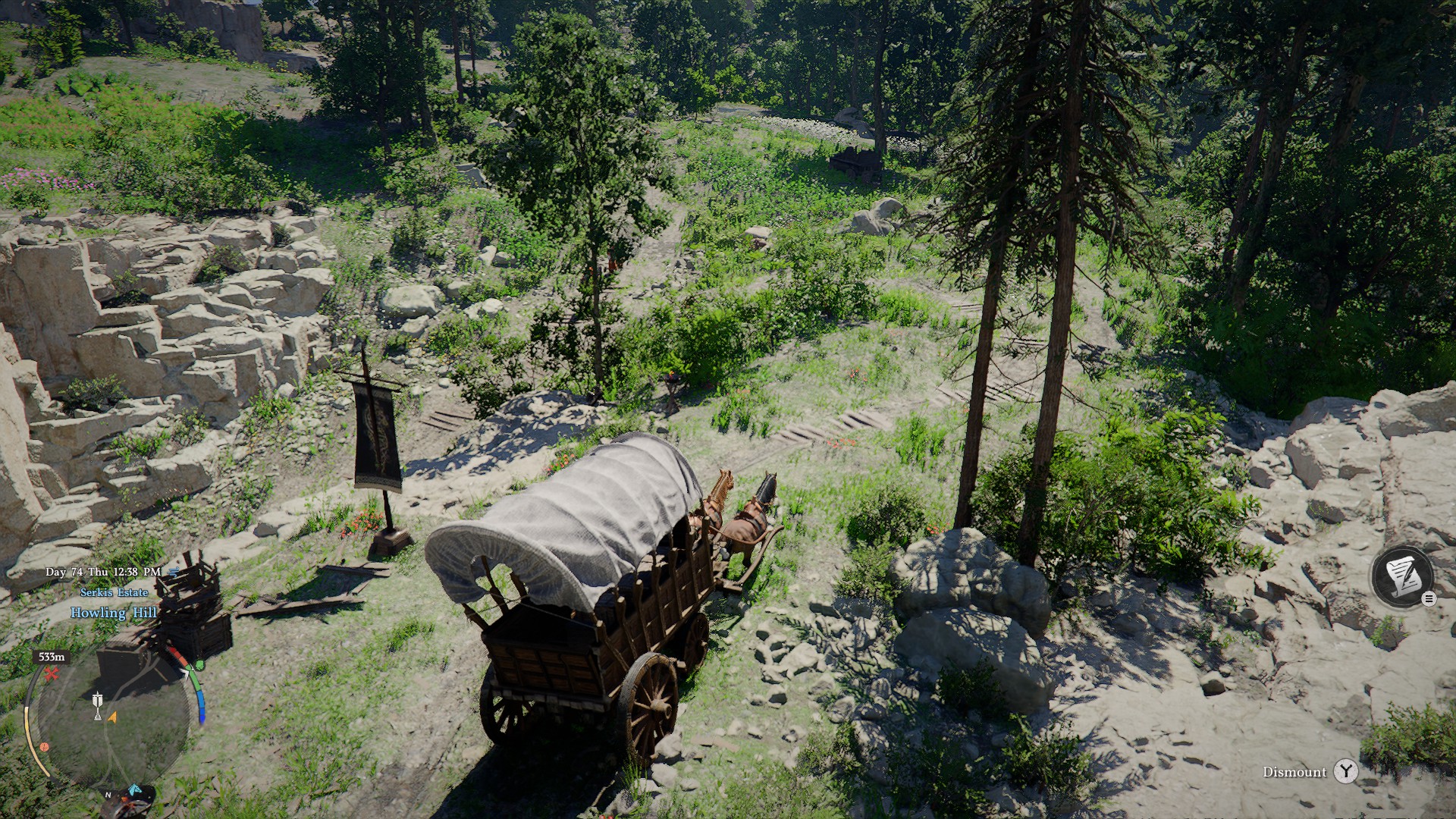Select the Serkis Estate region label
1456x819 pixels.
point(114,593)
